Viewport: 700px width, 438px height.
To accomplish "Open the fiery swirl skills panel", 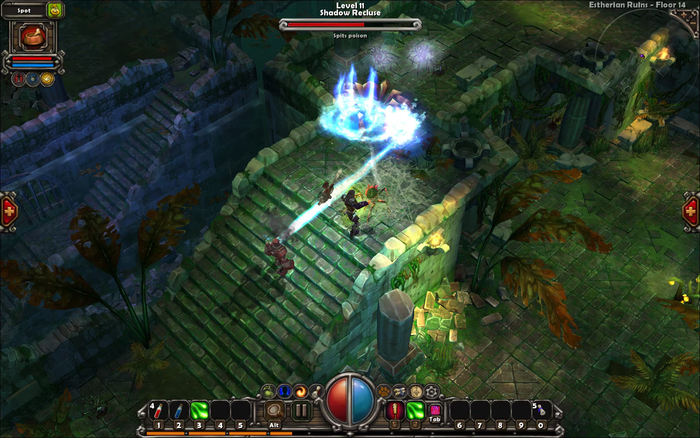I will click(300, 391).
